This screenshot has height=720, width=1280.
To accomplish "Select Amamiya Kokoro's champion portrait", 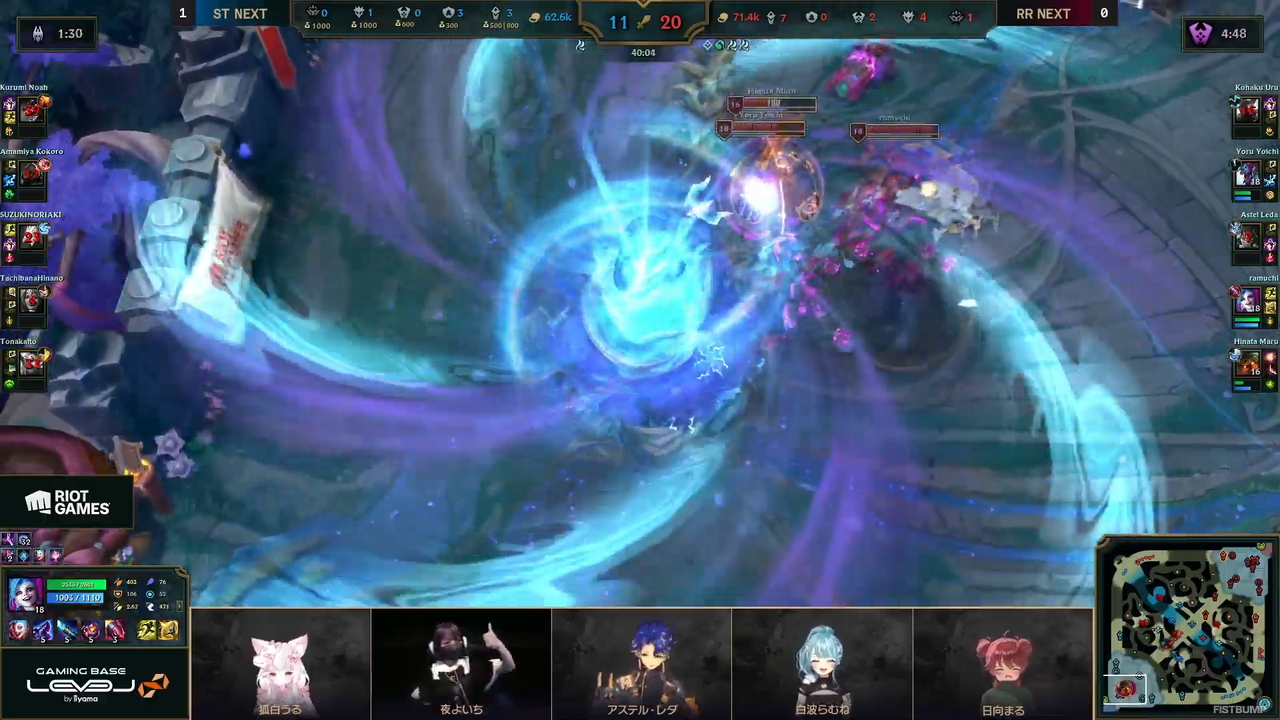I will [x=31, y=174].
